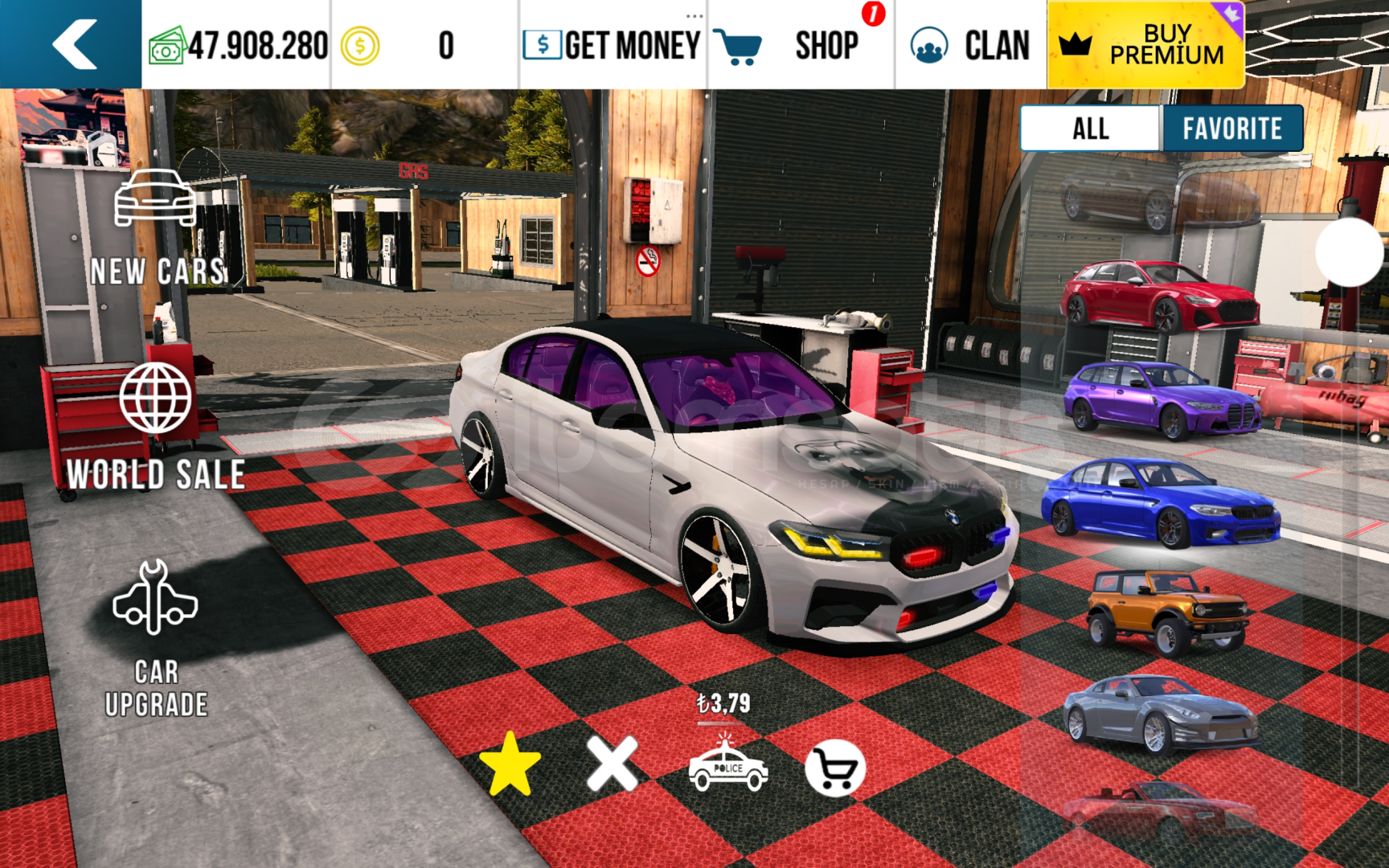The image size is (1389, 868).
Task: Switch to the ALL tab
Action: click(x=1090, y=129)
